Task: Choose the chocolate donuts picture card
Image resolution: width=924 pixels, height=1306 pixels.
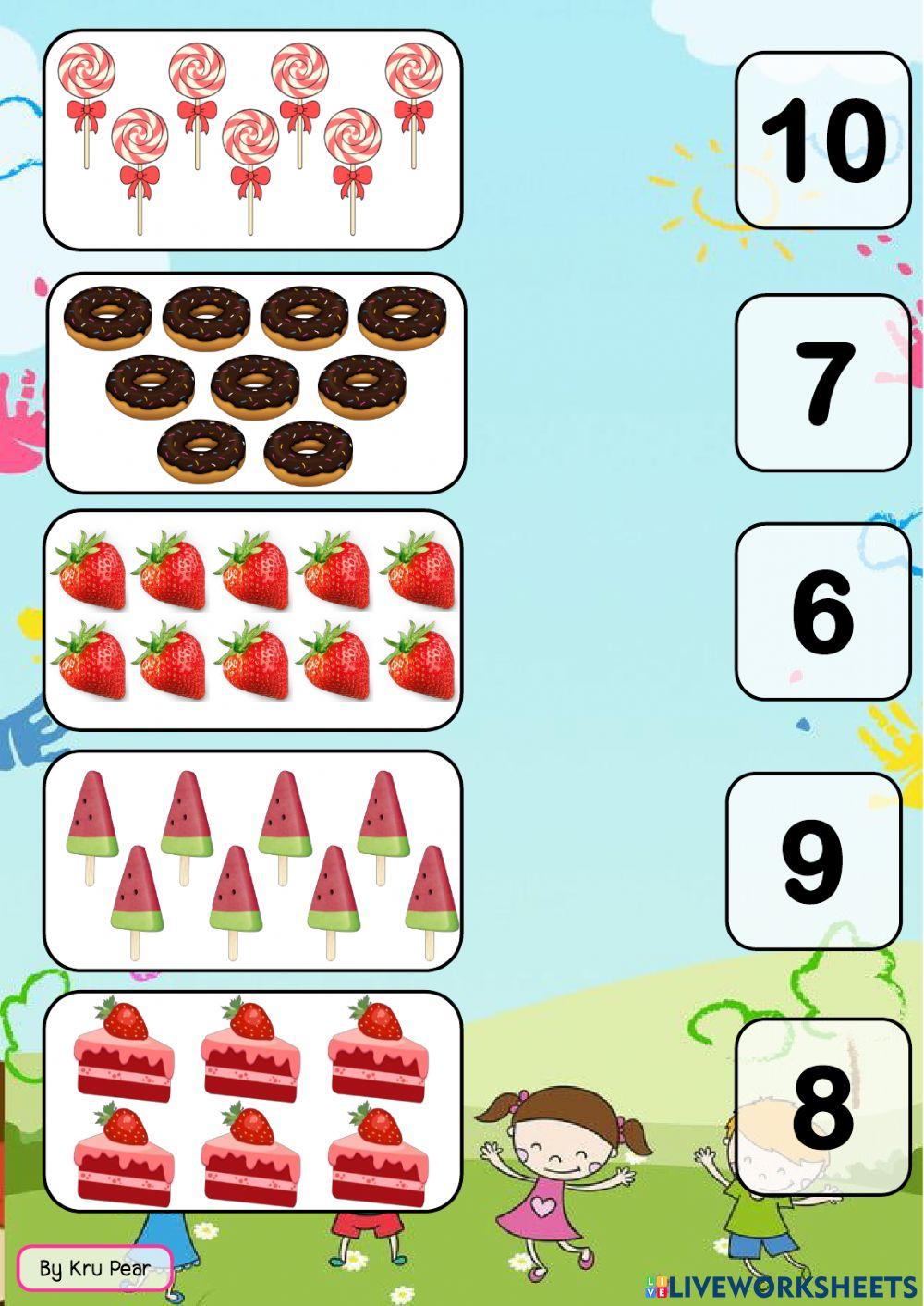Action: [255, 383]
